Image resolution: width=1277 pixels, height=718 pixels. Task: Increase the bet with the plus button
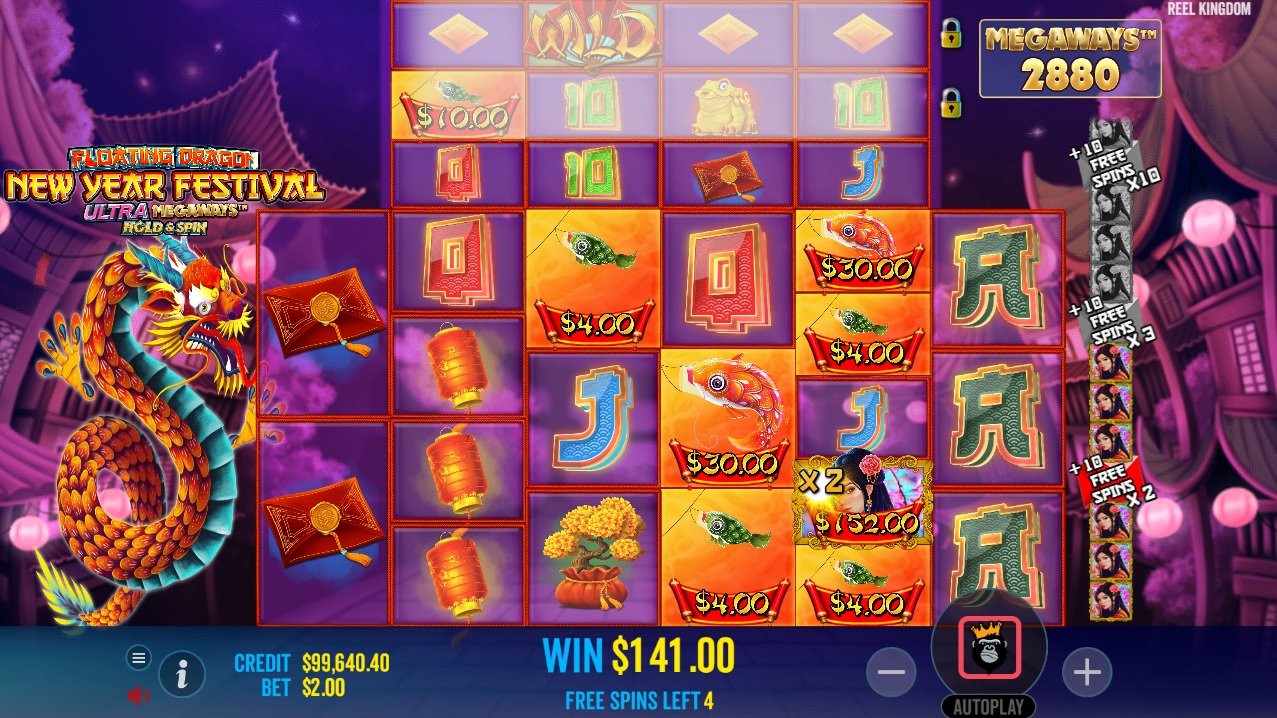pos(1087,673)
